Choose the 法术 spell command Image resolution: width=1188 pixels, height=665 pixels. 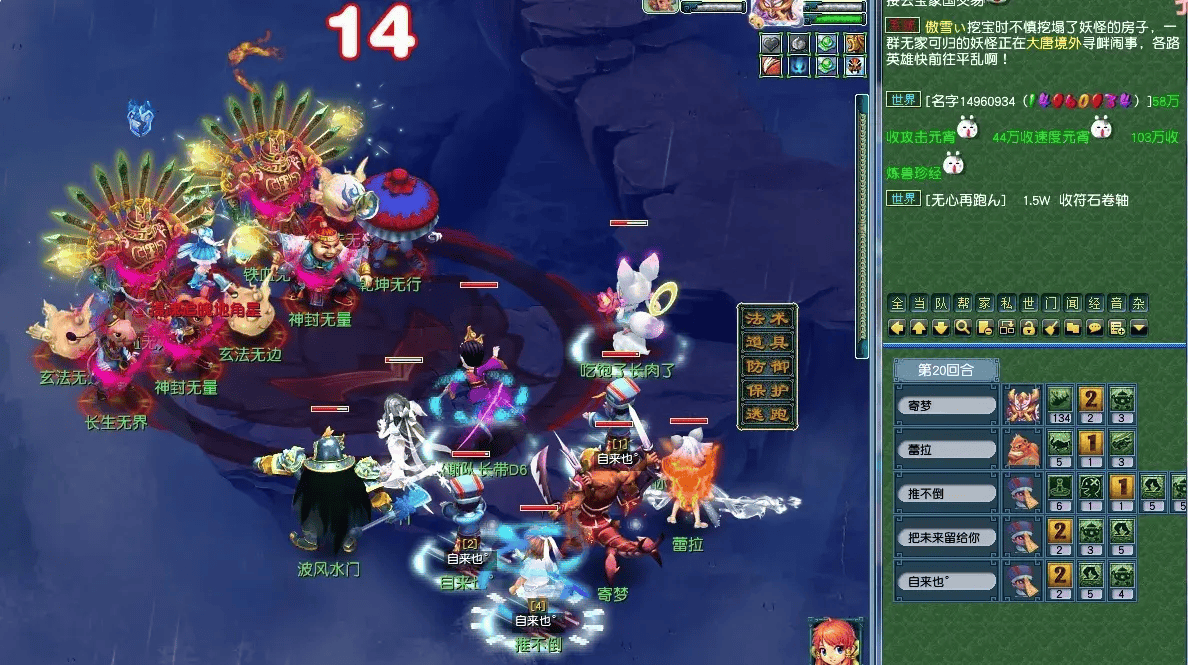point(767,318)
